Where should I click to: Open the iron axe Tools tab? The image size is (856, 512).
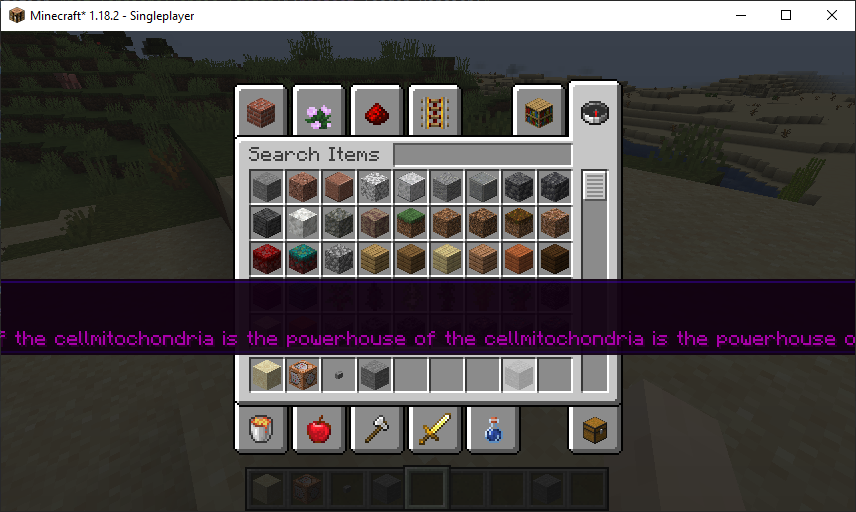377,429
